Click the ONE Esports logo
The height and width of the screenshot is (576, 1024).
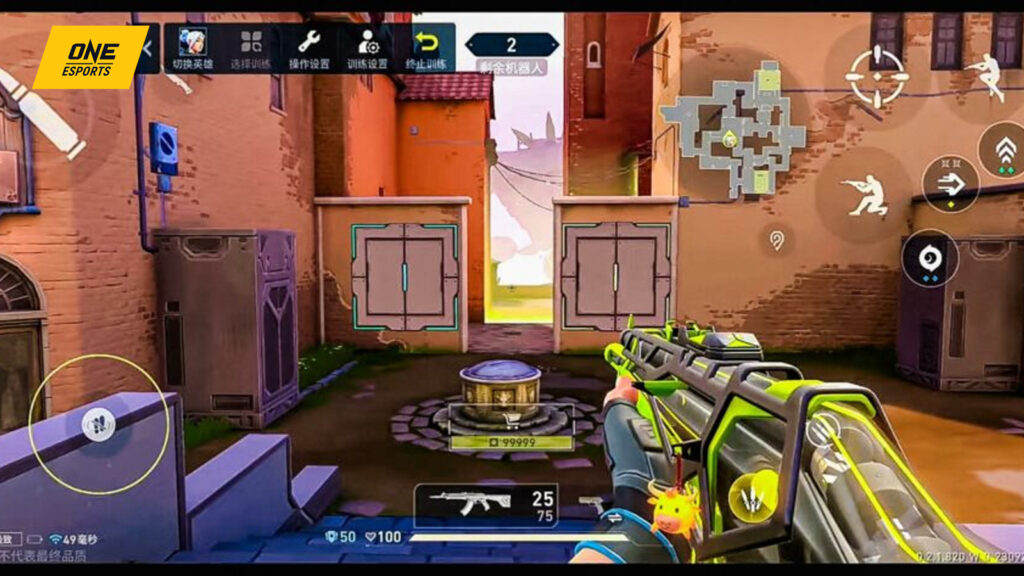pyautogui.click(x=90, y=56)
